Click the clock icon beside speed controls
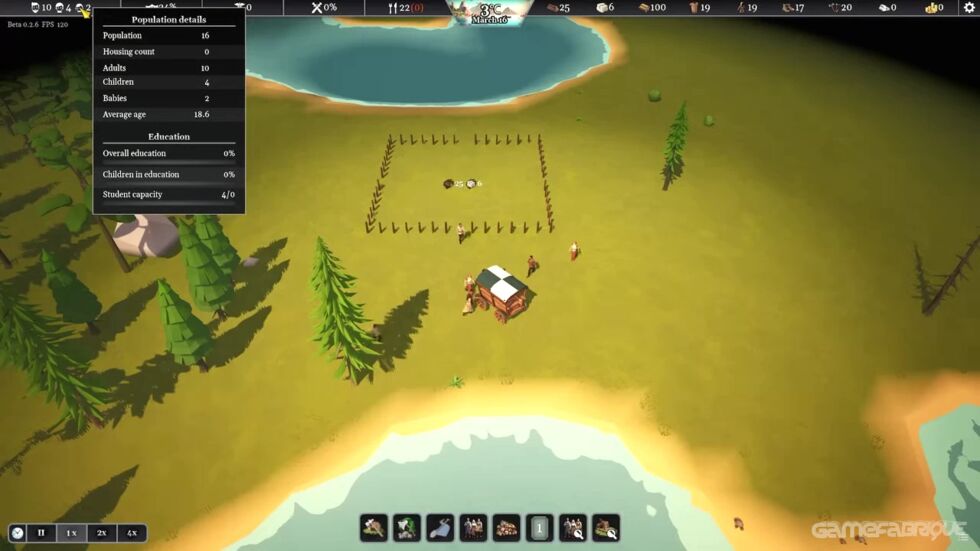The width and height of the screenshot is (980, 551). coord(17,533)
